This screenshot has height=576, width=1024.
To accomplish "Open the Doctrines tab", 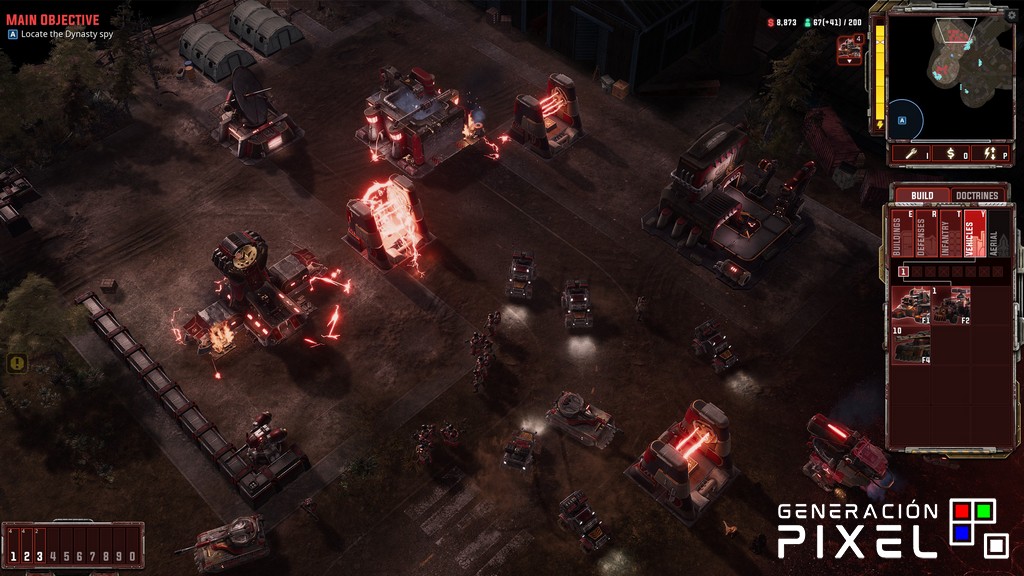I will pyautogui.click(x=977, y=195).
